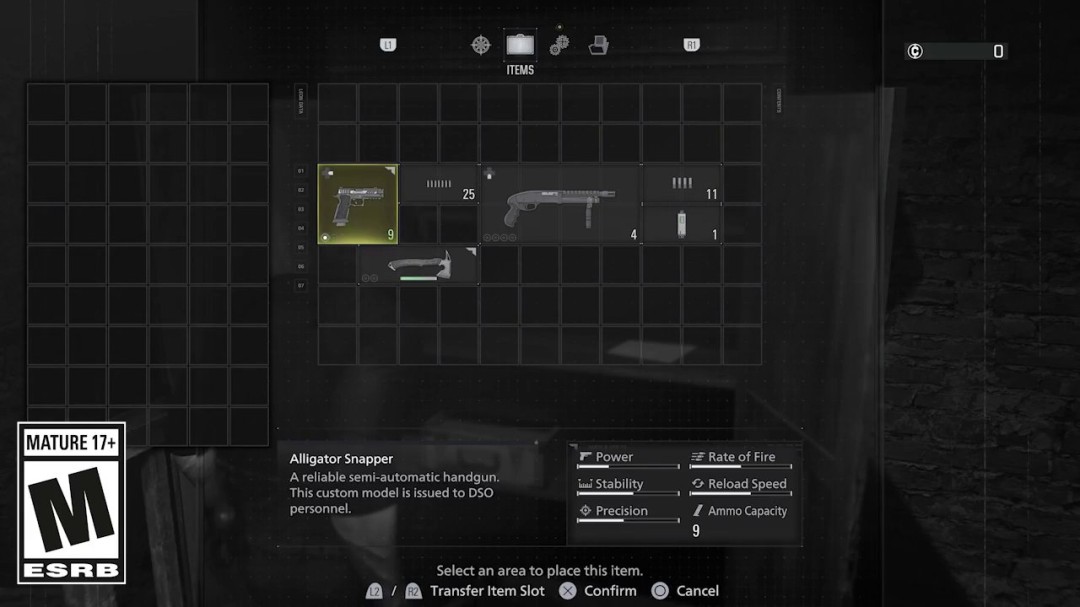This screenshot has width=1080, height=607.
Task: Pick the small canister item with quantity 1
Action: pos(681,224)
